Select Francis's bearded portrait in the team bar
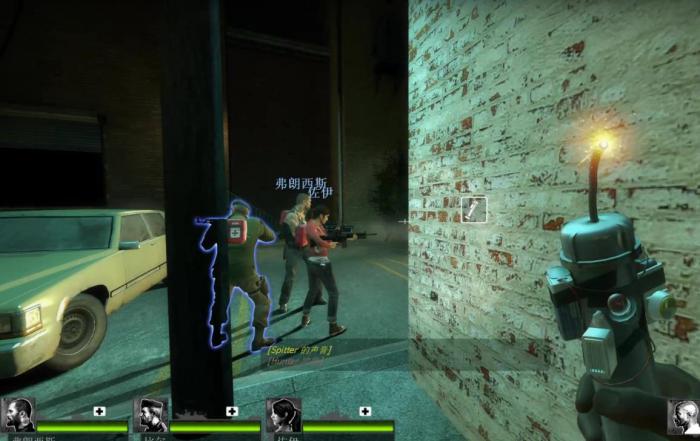Viewport: 700px width, 441px height. (x=18, y=415)
